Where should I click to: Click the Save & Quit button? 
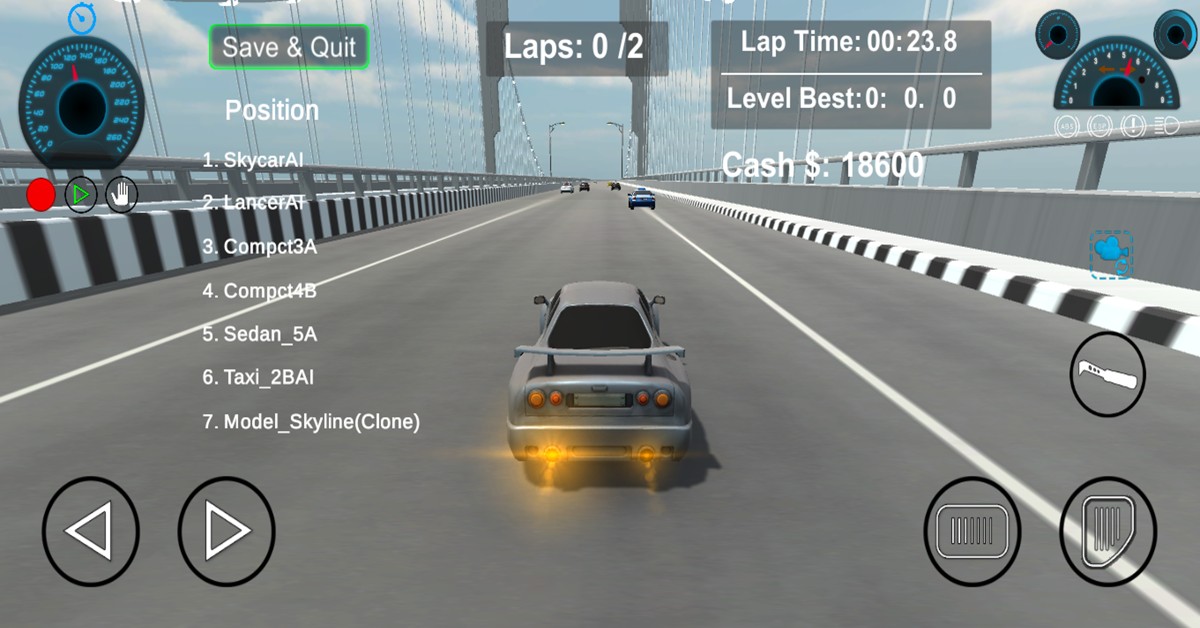click(x=289, y=47)
